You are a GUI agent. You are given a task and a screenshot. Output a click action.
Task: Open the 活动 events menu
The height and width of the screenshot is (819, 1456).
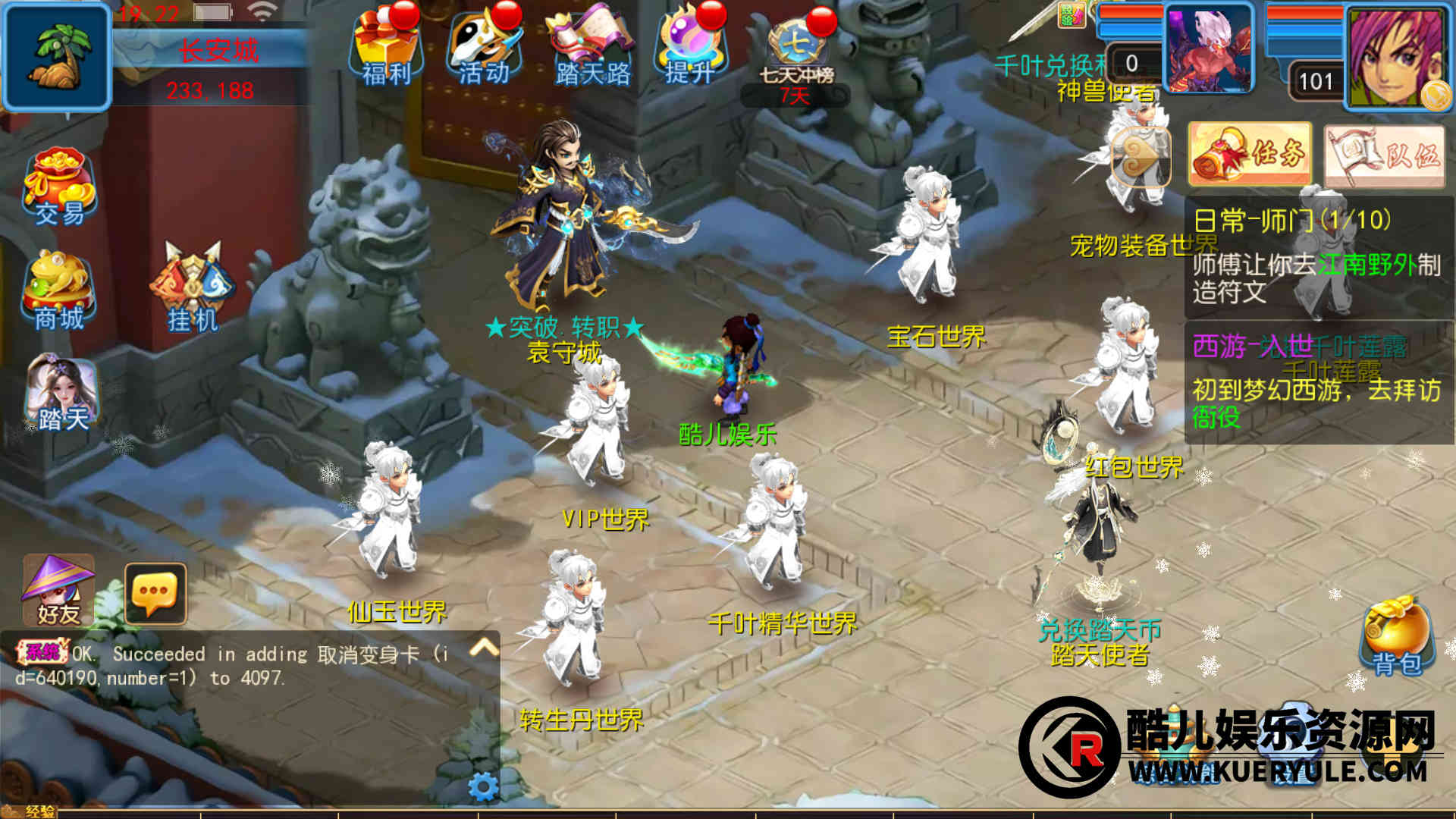483,47
